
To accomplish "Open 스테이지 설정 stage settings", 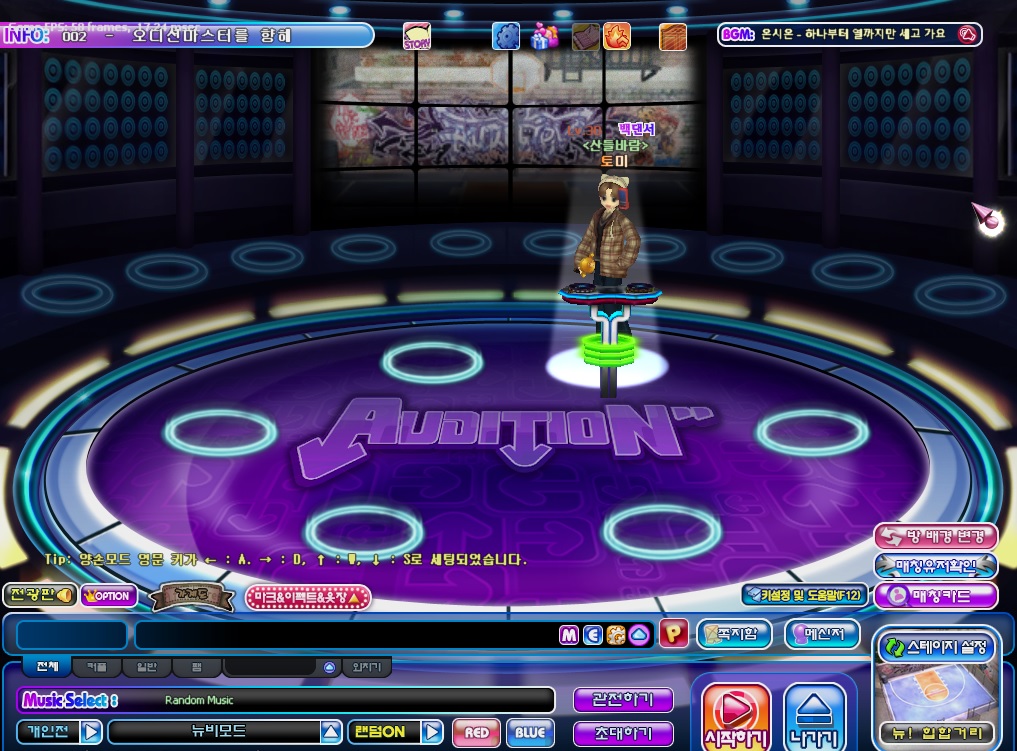I will click(x=936, y=647).
